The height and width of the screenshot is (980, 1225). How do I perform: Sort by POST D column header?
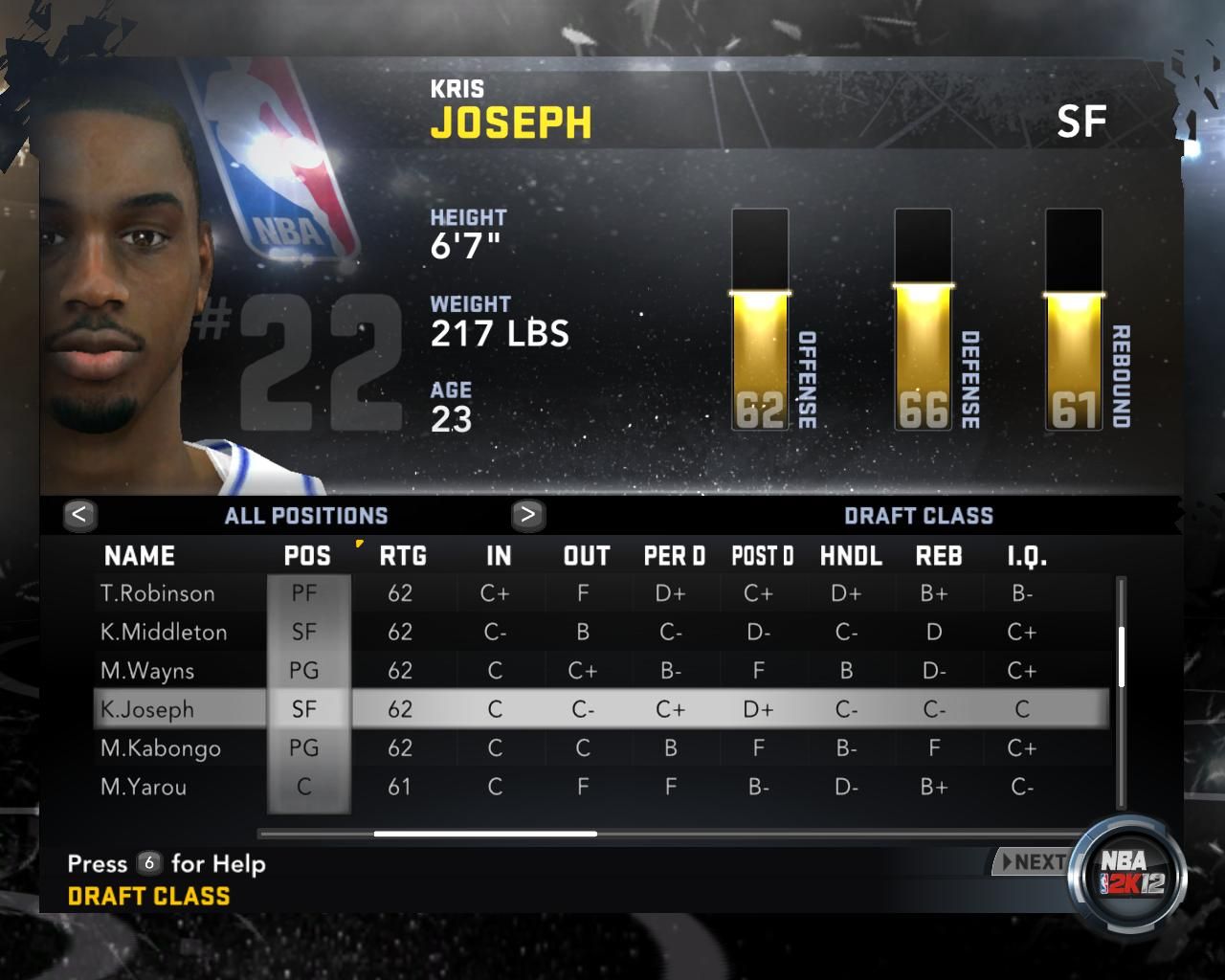[763, 556]
